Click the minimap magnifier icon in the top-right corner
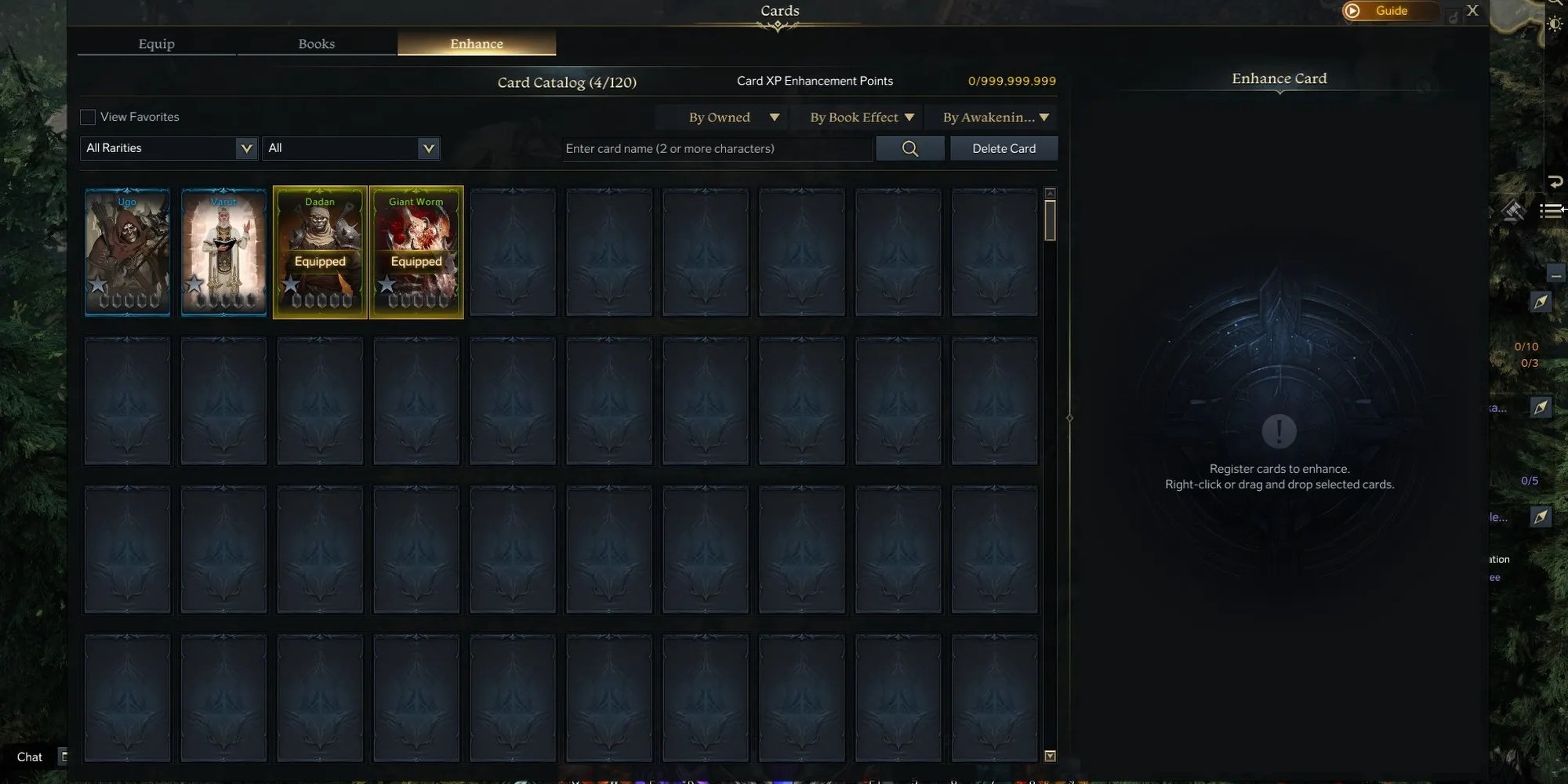 pyautogui.click(x=1555, y=4)
